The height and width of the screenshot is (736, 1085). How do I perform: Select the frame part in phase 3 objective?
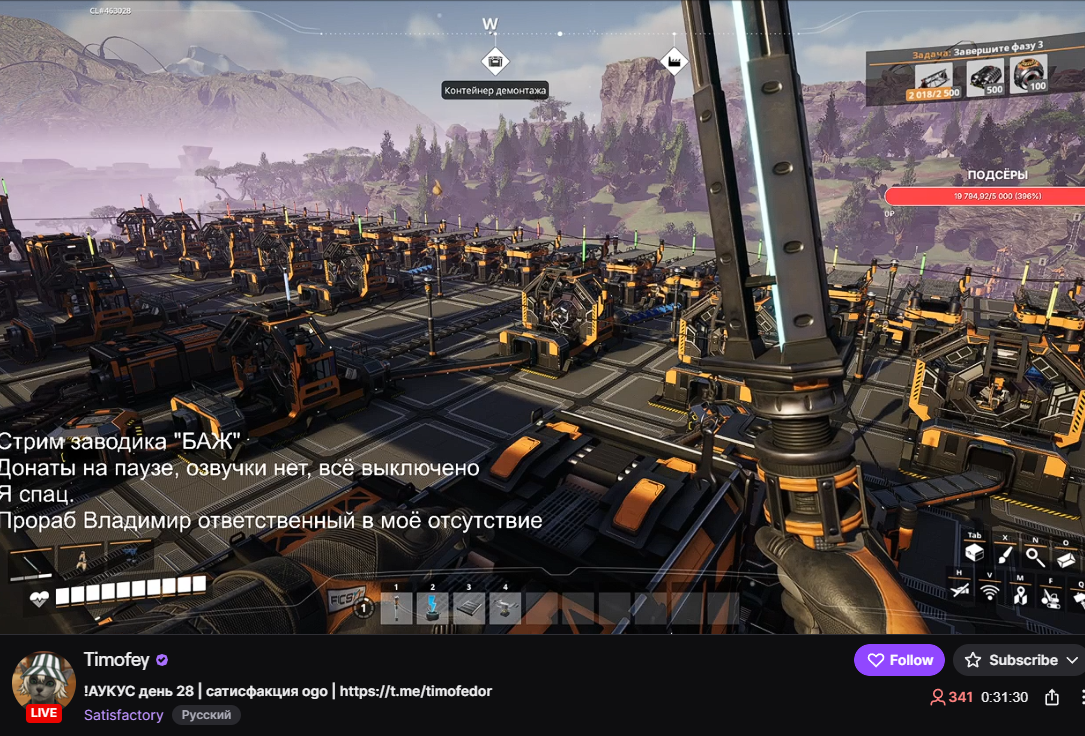pyautogui.click(x=934, y=77)
